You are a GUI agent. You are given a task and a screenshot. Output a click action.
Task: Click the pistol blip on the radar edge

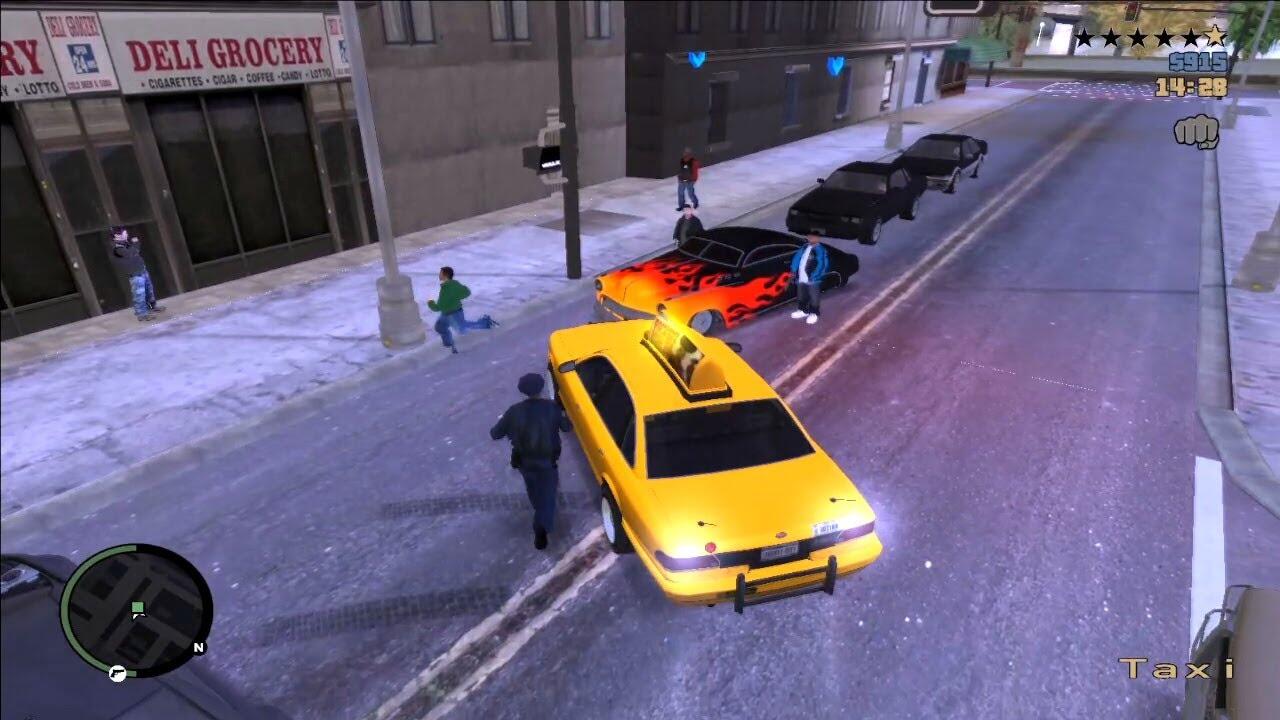(x=118, y=673)
